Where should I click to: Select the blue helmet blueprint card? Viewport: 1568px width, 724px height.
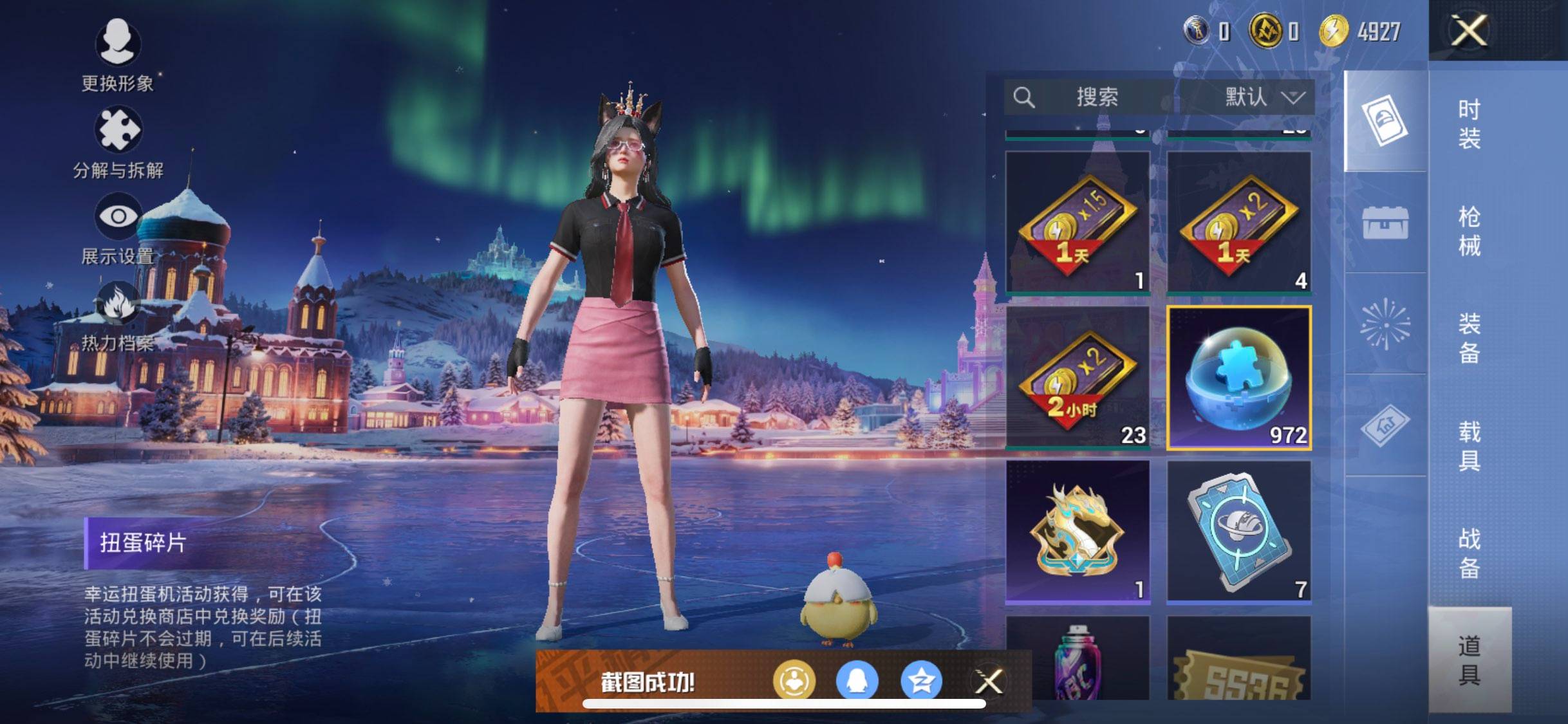tap(1238, 531)
